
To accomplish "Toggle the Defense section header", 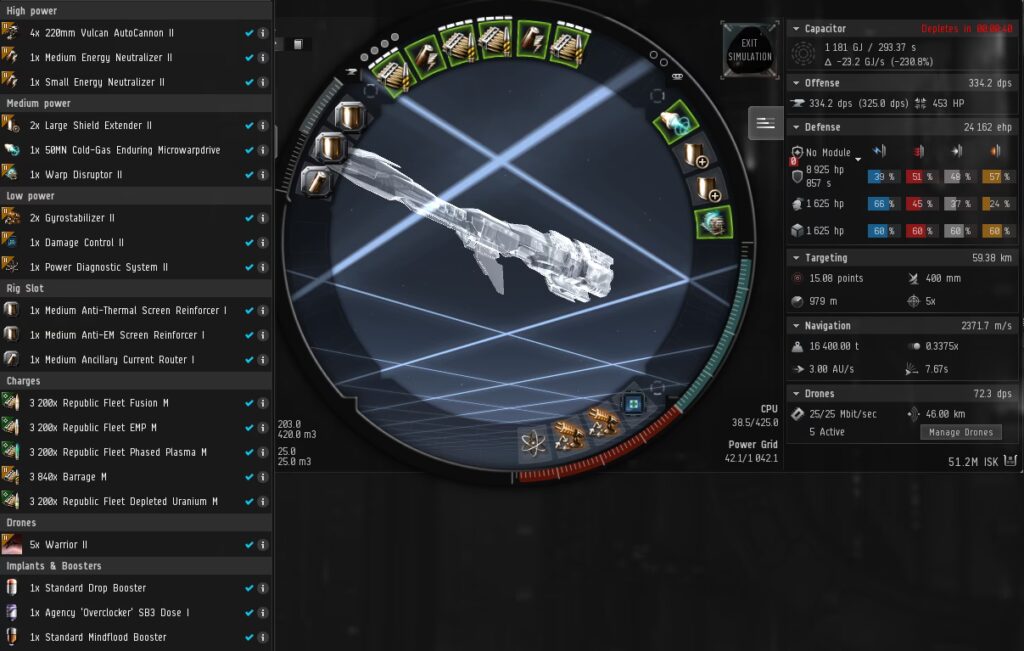I will tap(795, 127).
